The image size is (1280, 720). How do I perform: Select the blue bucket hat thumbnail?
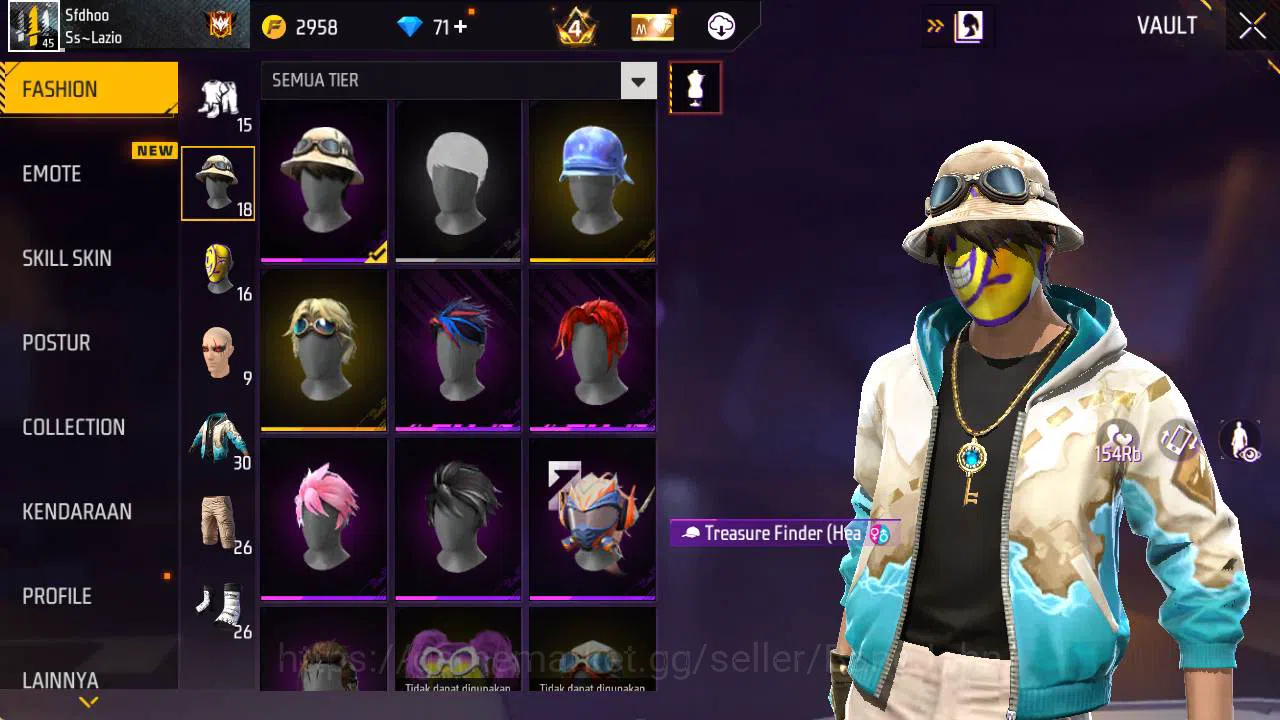point(591,181)
